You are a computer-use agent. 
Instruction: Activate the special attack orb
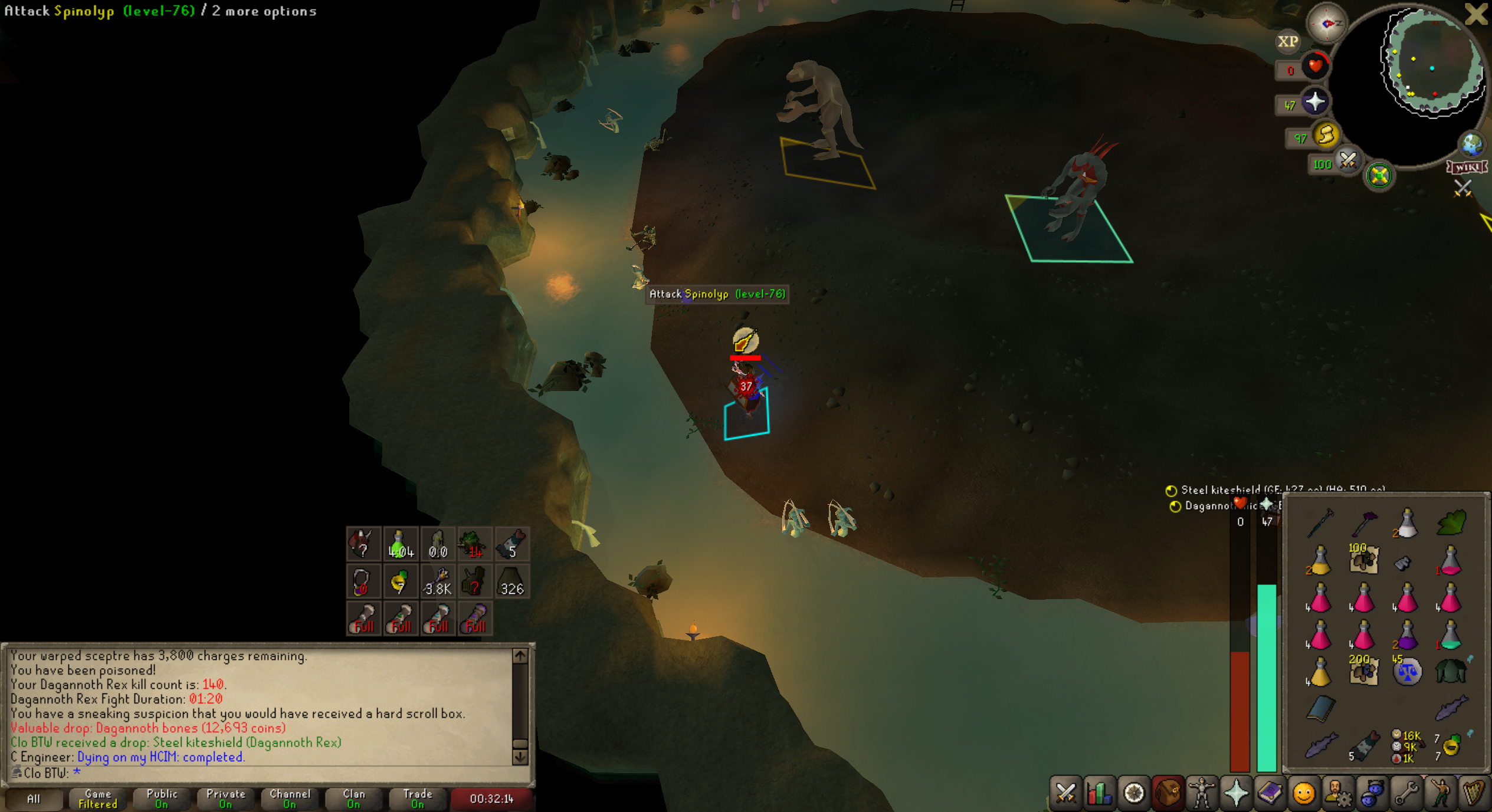point(1347,160)
